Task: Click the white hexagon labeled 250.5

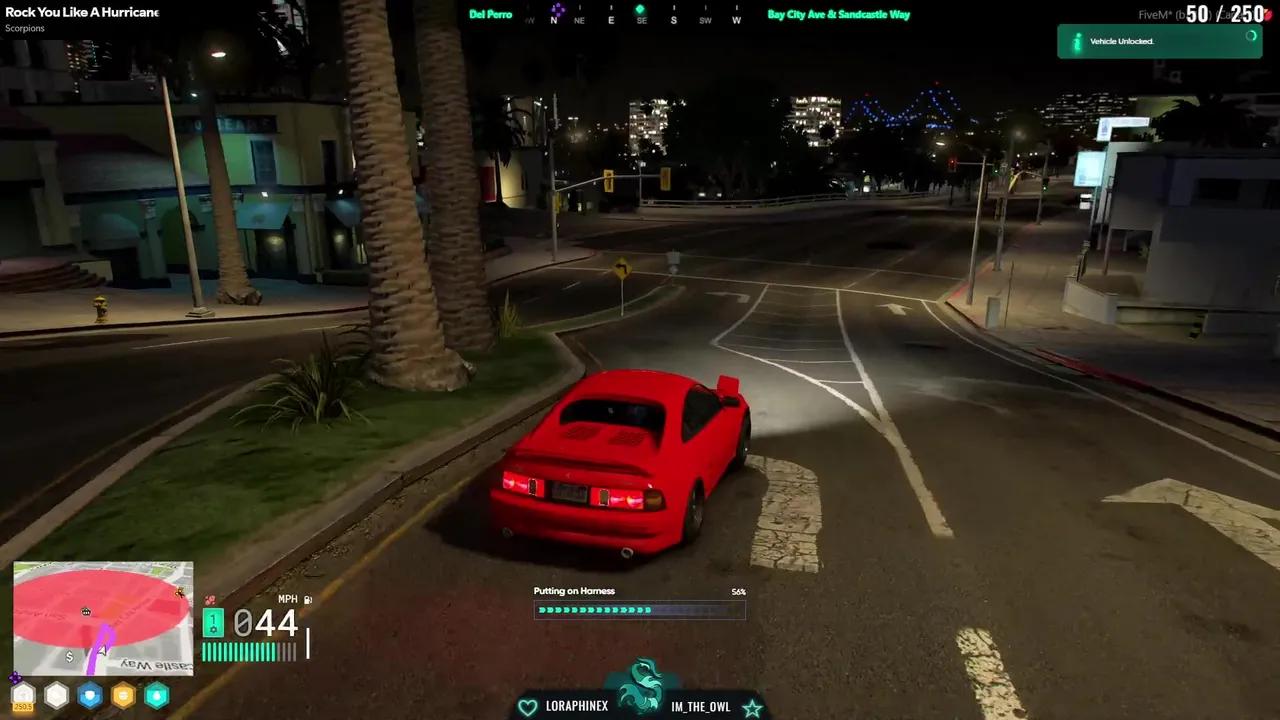Action: (x=23, y=695)
